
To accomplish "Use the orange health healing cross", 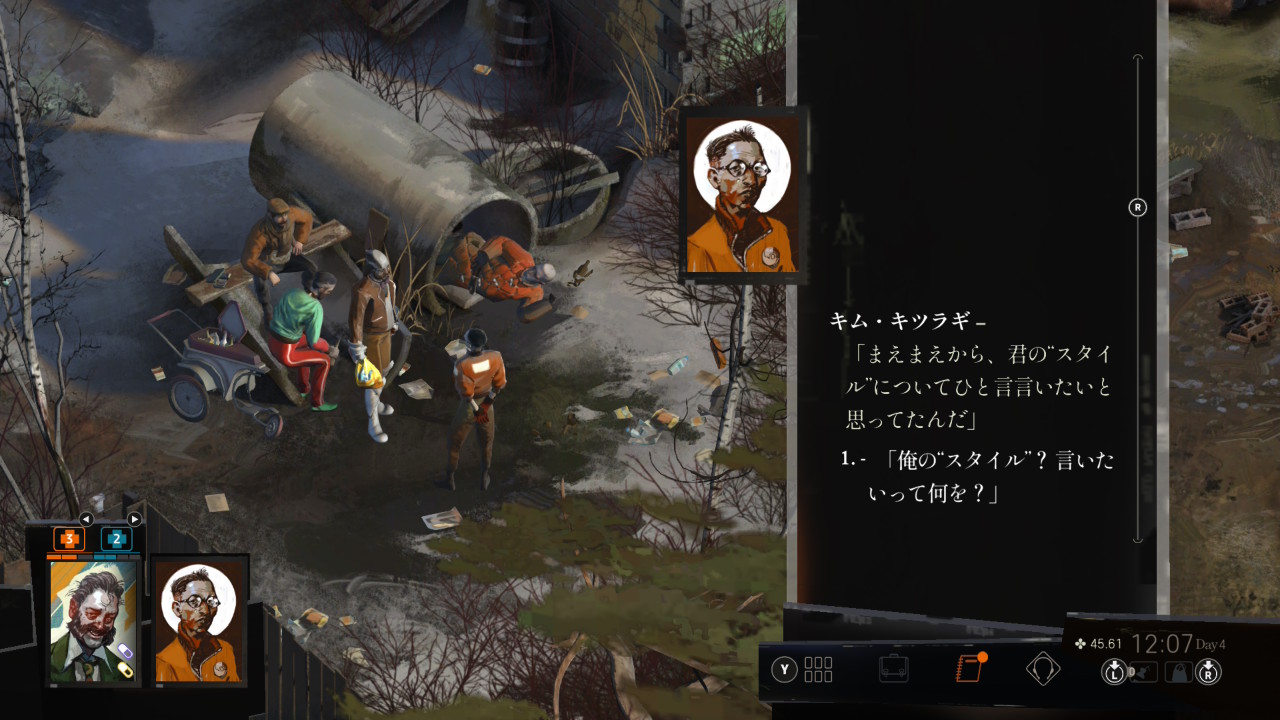I will coord(69,539).
